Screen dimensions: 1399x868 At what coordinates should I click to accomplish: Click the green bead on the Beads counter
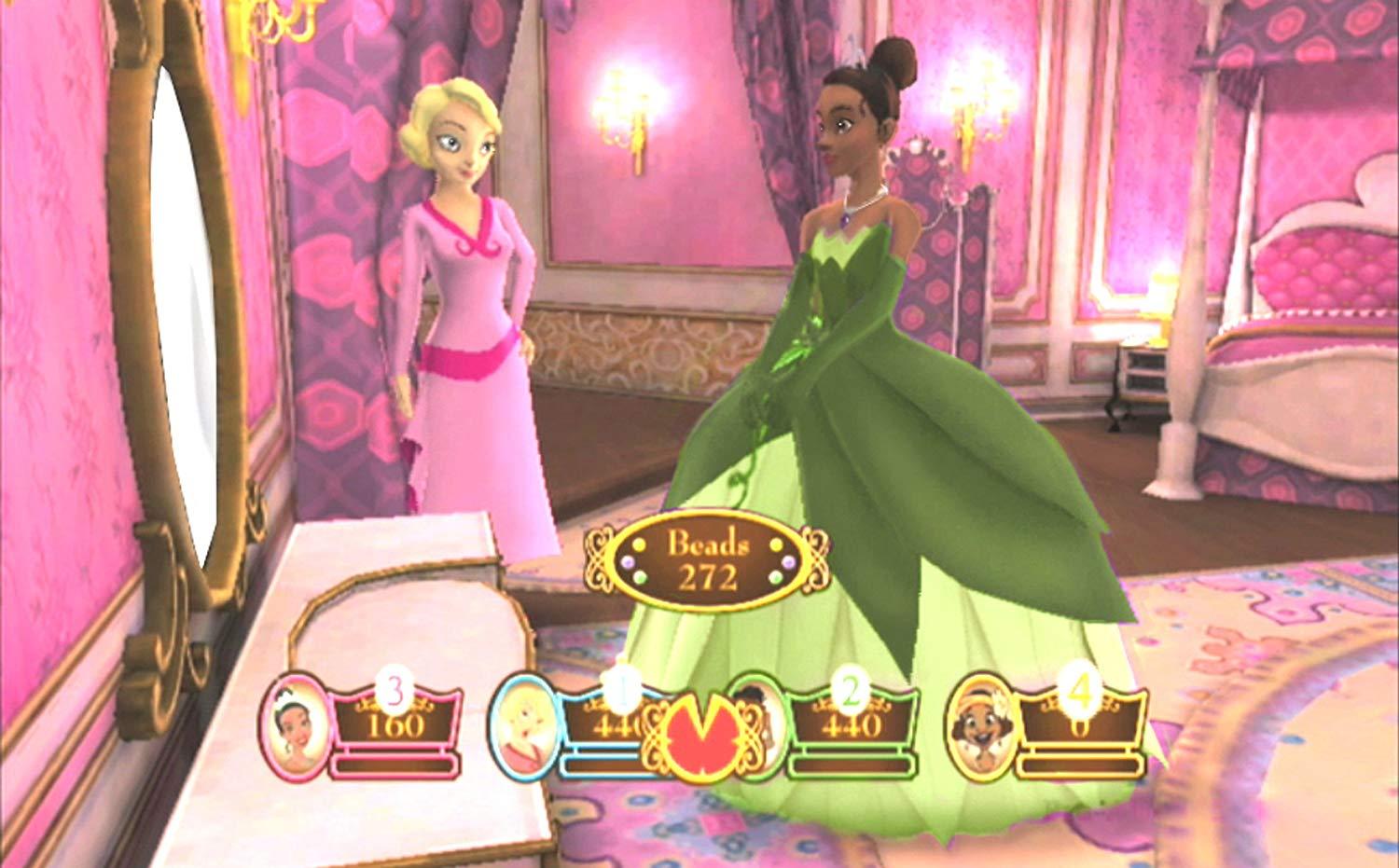coord(640,577)
